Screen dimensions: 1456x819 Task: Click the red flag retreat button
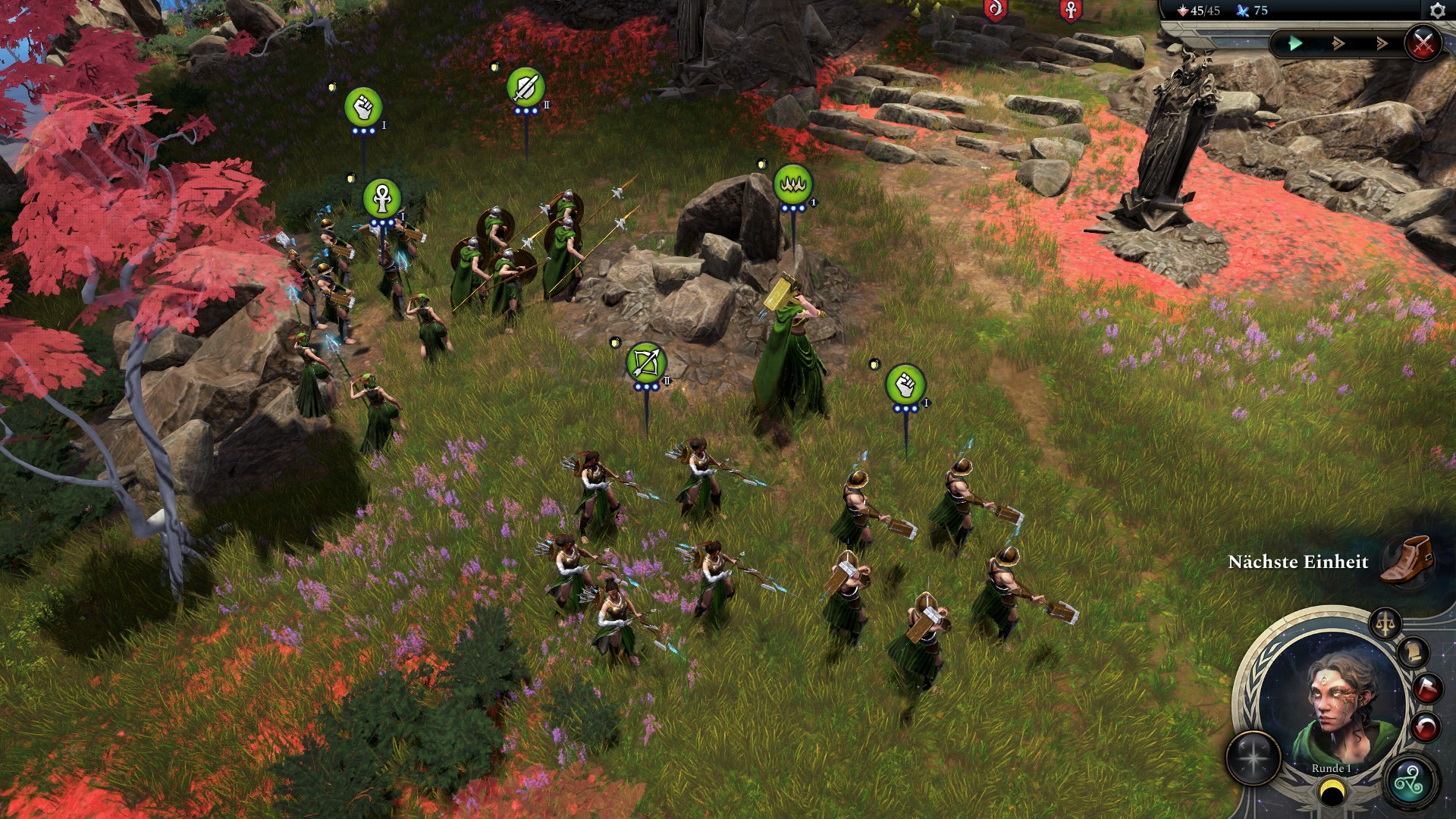[x=1427, y=689]
